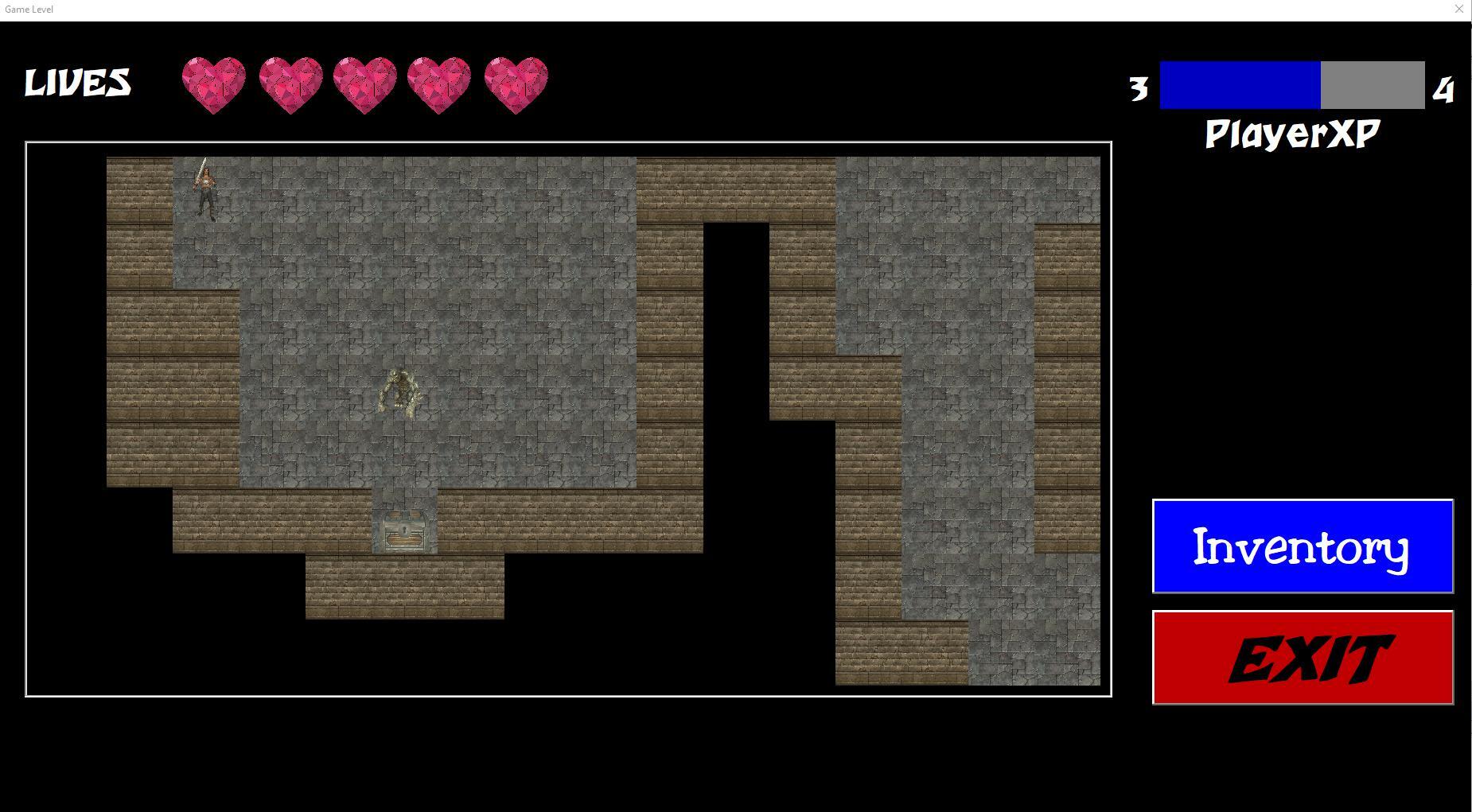Click the middle heart of the five lives
Image resolution: width=1472 pixels, height=812 pixels.
click(x=366, y=83)
